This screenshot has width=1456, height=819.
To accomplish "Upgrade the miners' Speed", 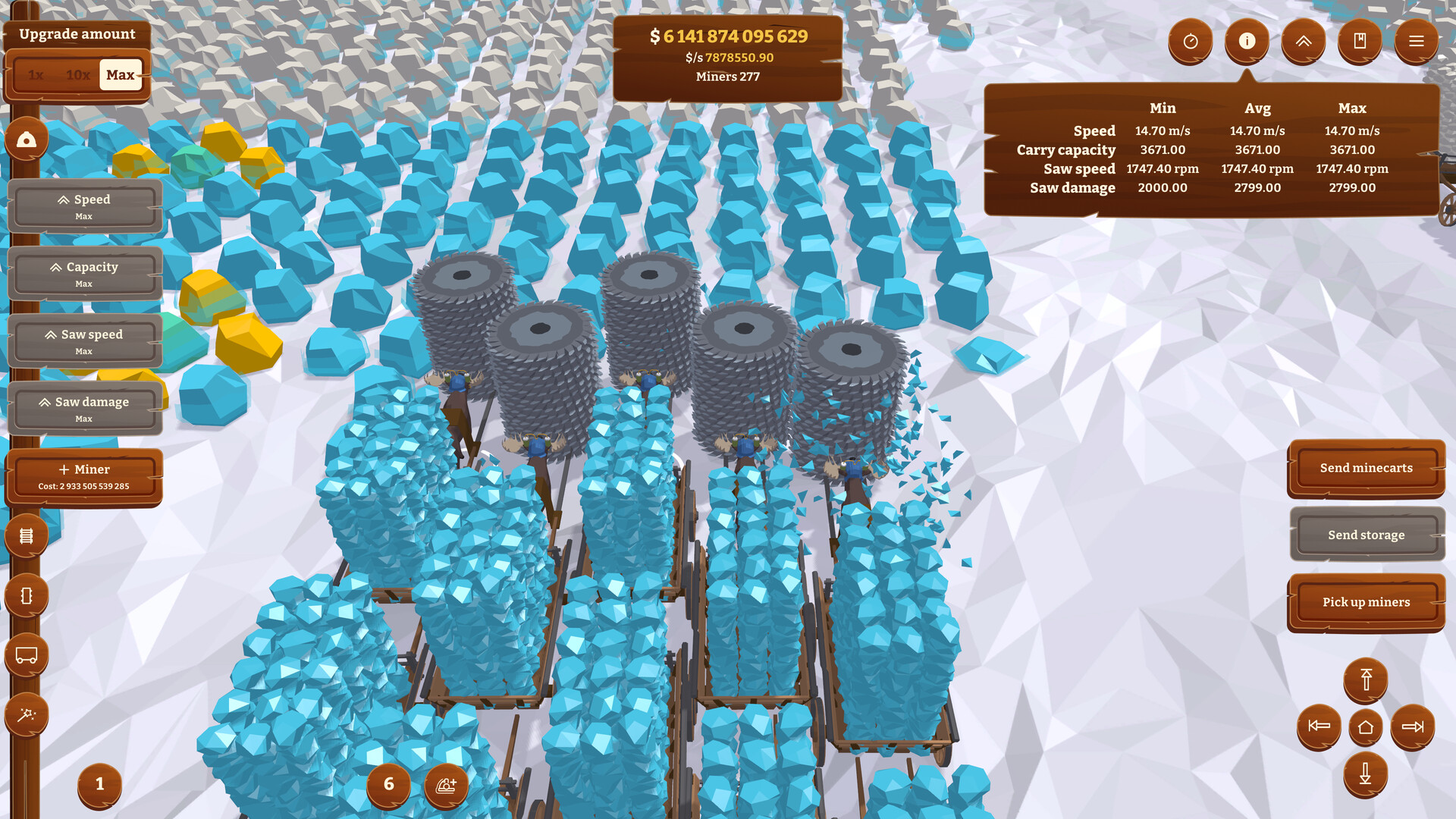I will click(x=85, y=206).
